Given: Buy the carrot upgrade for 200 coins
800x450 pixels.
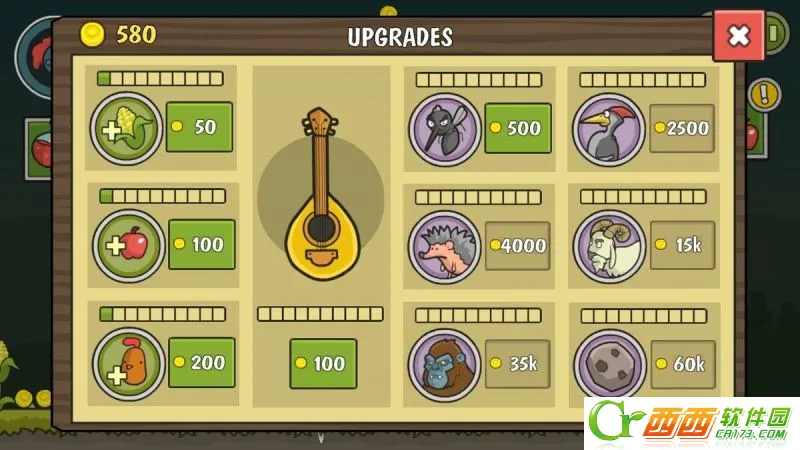Looking at the screenshot, I should point(201,362).
